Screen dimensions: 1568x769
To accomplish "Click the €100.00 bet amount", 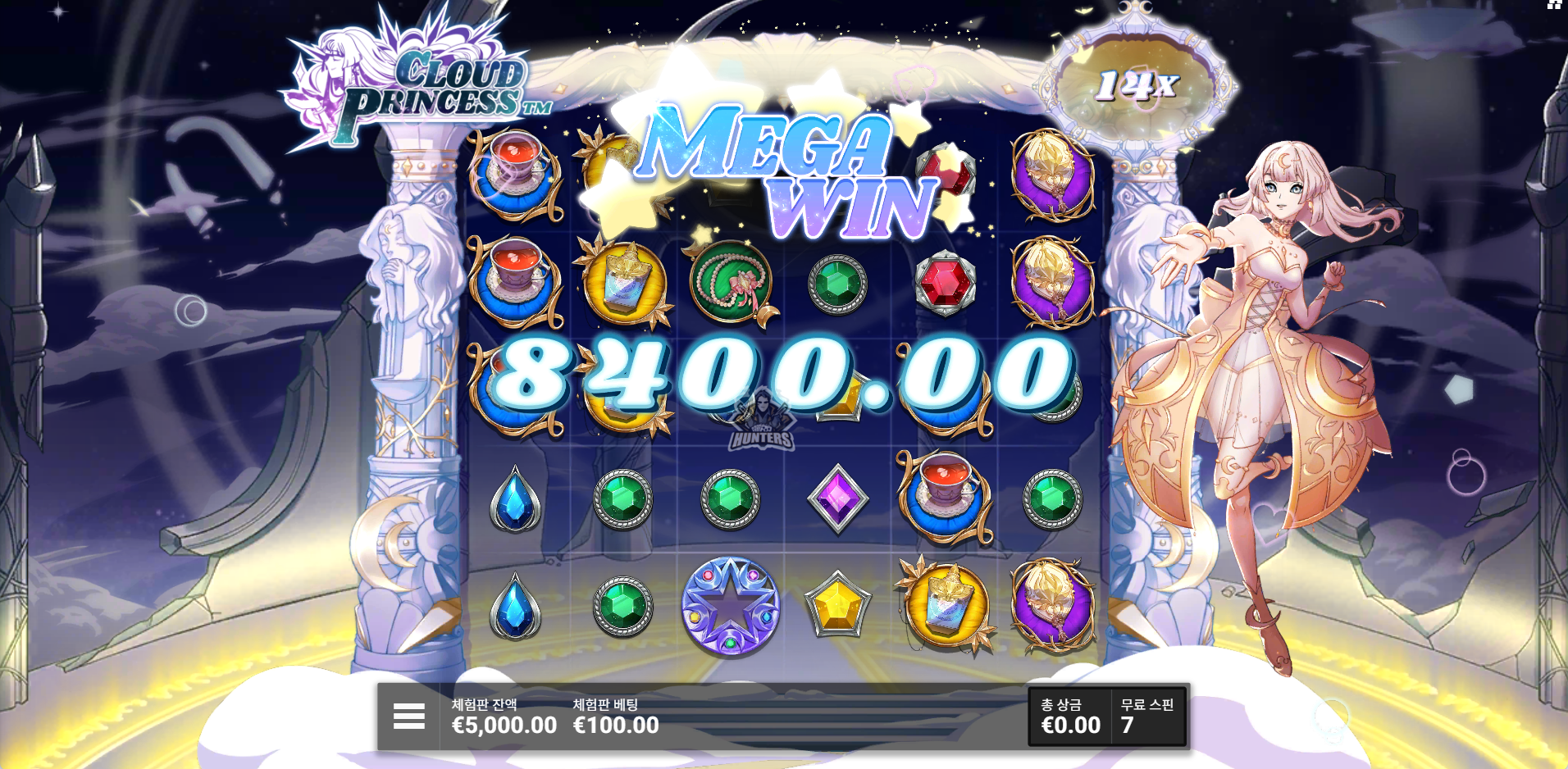I will click(615, 725).
